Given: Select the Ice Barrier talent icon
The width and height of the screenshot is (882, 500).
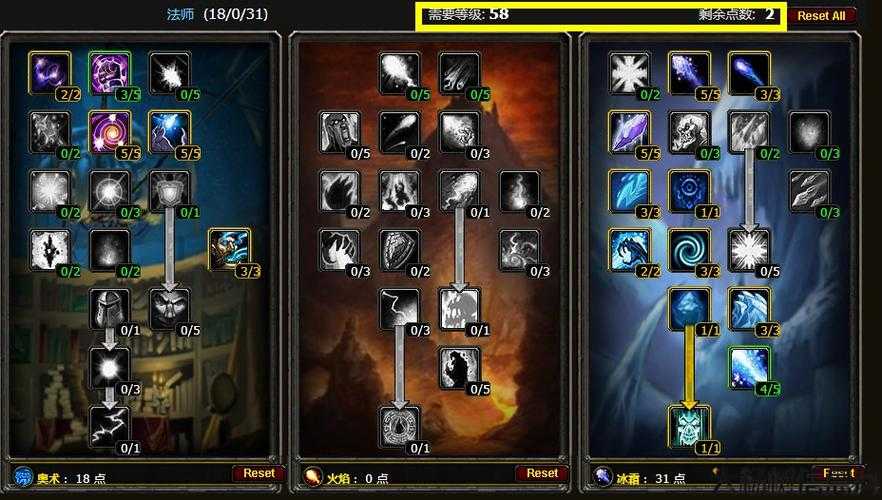Looking at the screenshot, I should (x=689, y=425).
